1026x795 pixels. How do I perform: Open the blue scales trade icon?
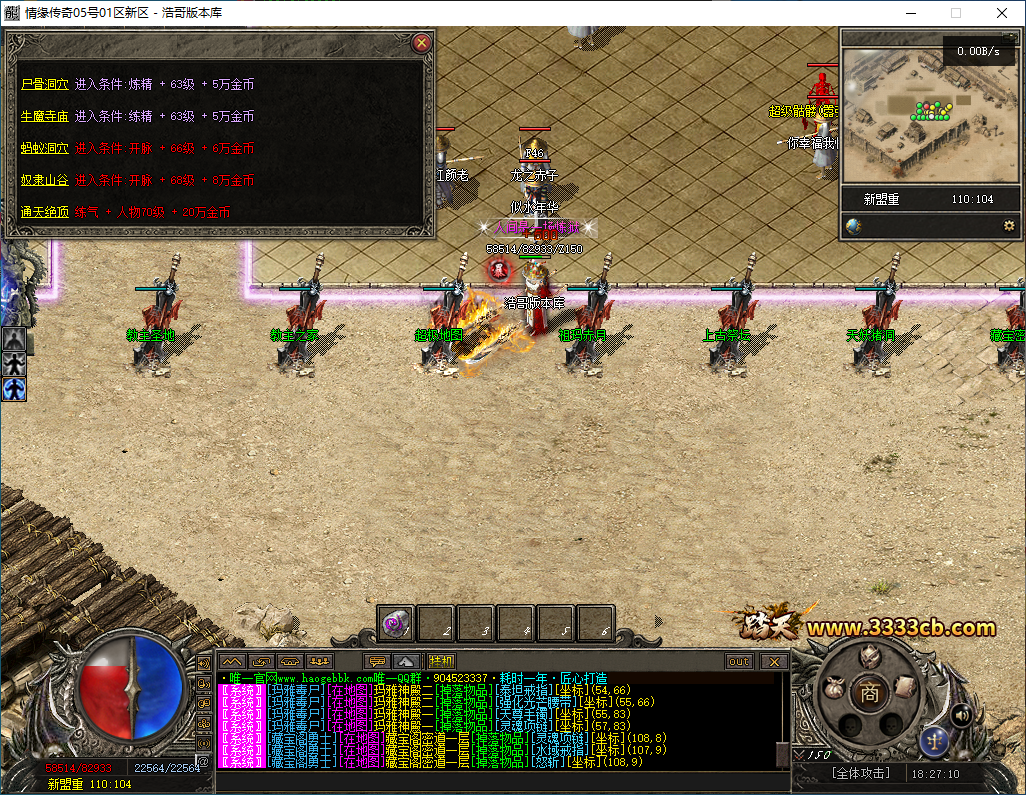point(933,741)
